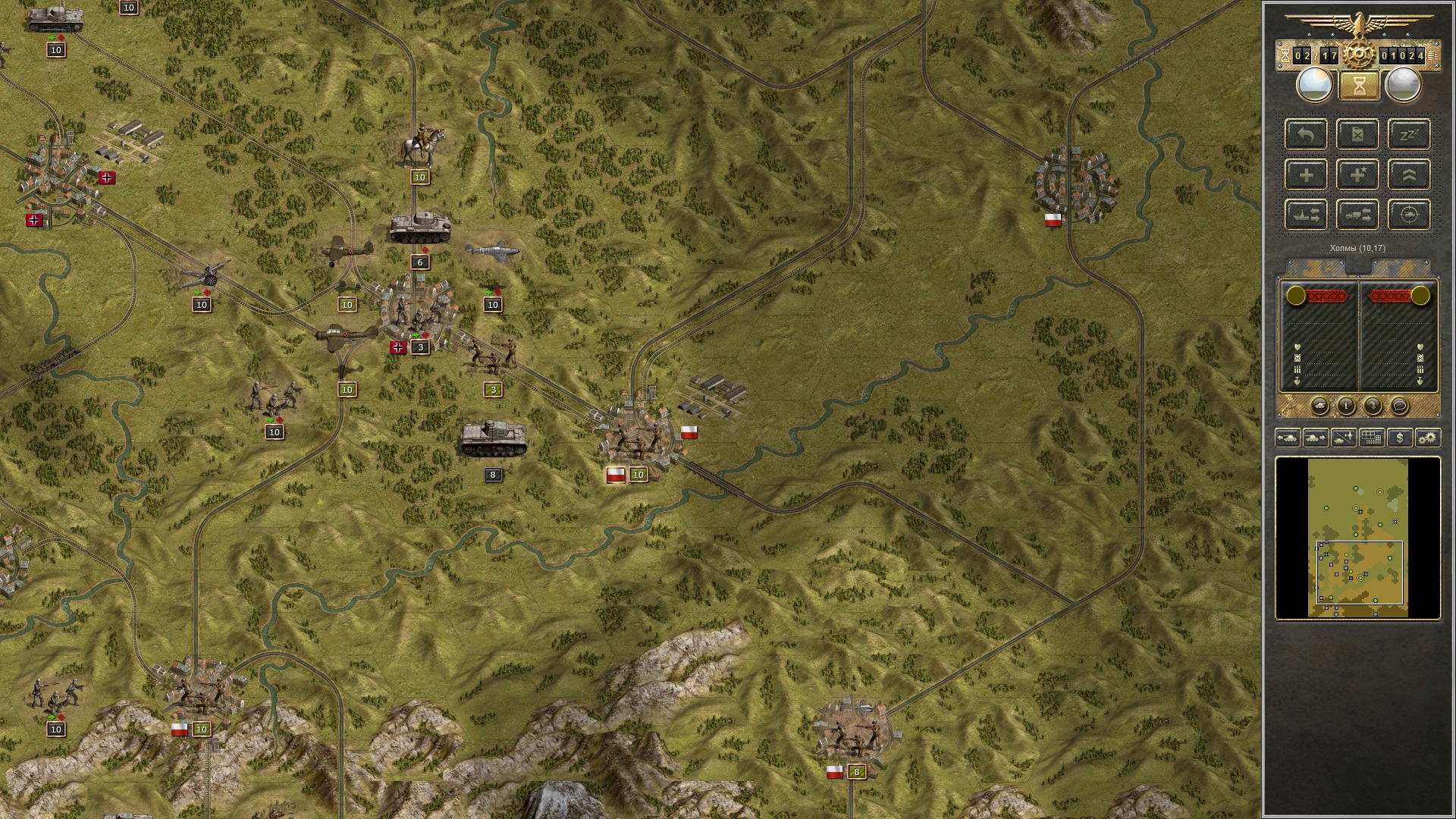
Task: Click the ship embark button
Action: coord(1306,215)
